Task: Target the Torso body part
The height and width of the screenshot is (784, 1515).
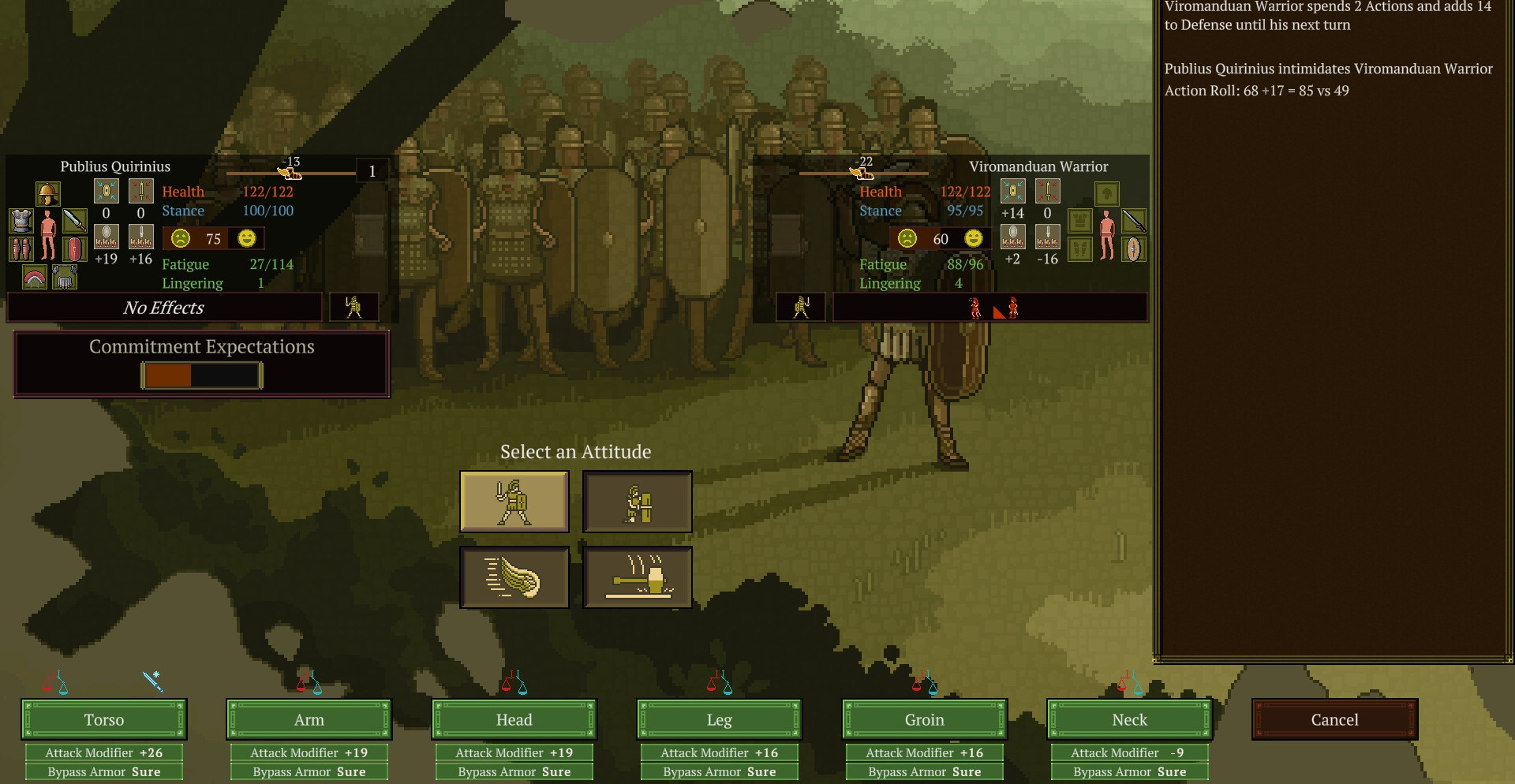Action: (104, 719)
